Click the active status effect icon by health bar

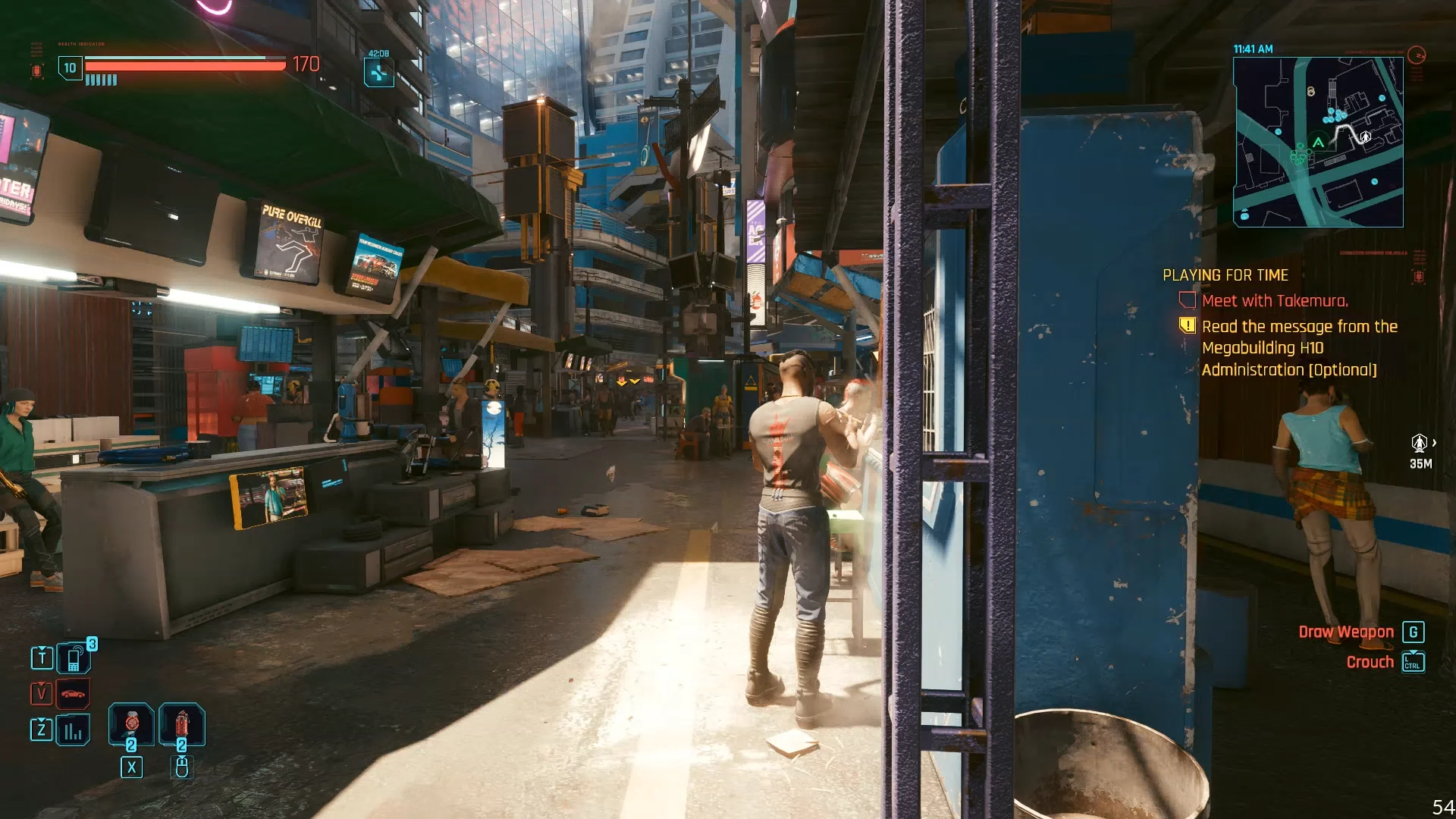[378, 73]
